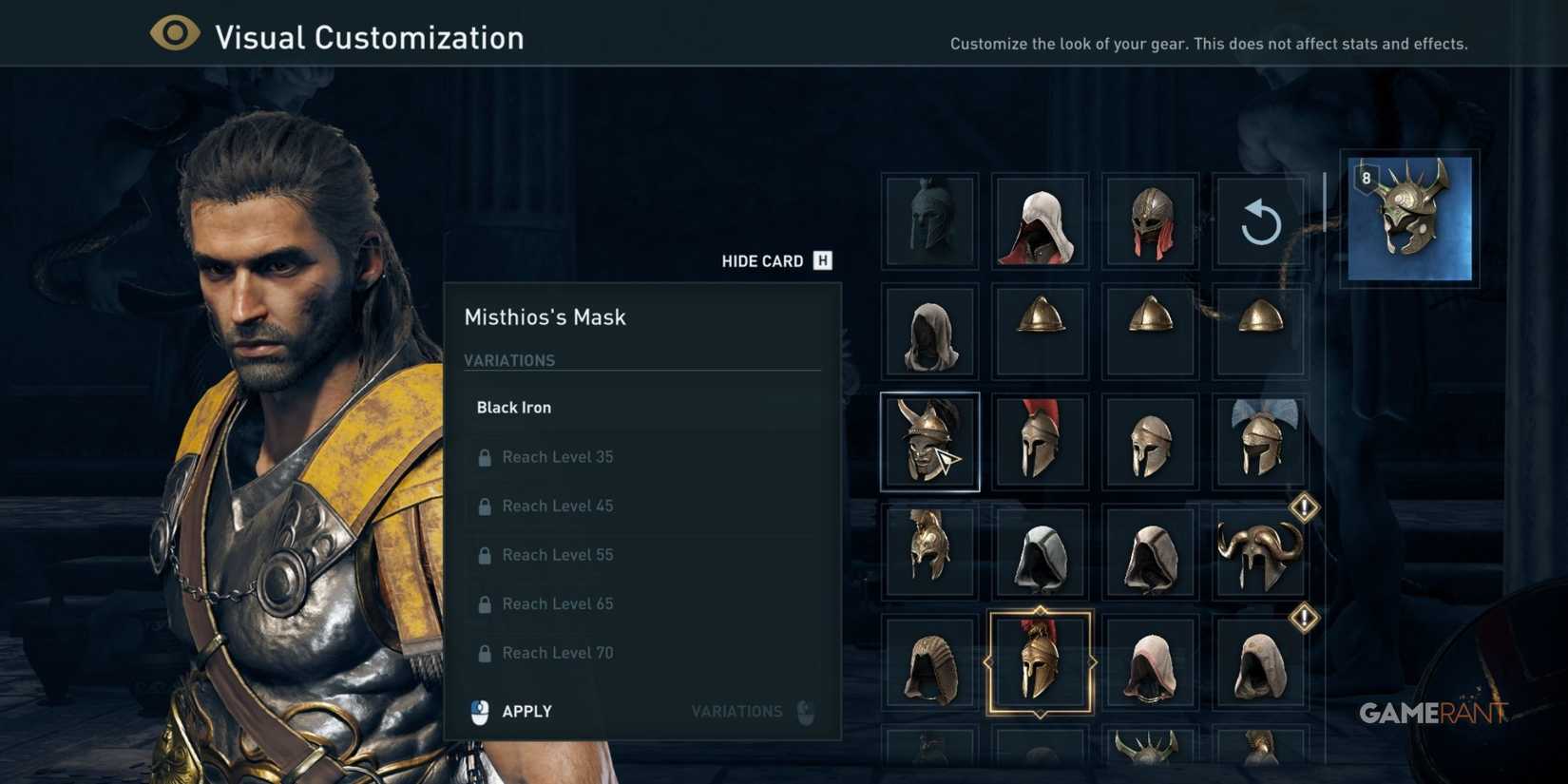Viewport: 1568px width, 784px height.
Task: Select the winged Misthios's Mask thumbnail
Action: click(x=929, y=441)
